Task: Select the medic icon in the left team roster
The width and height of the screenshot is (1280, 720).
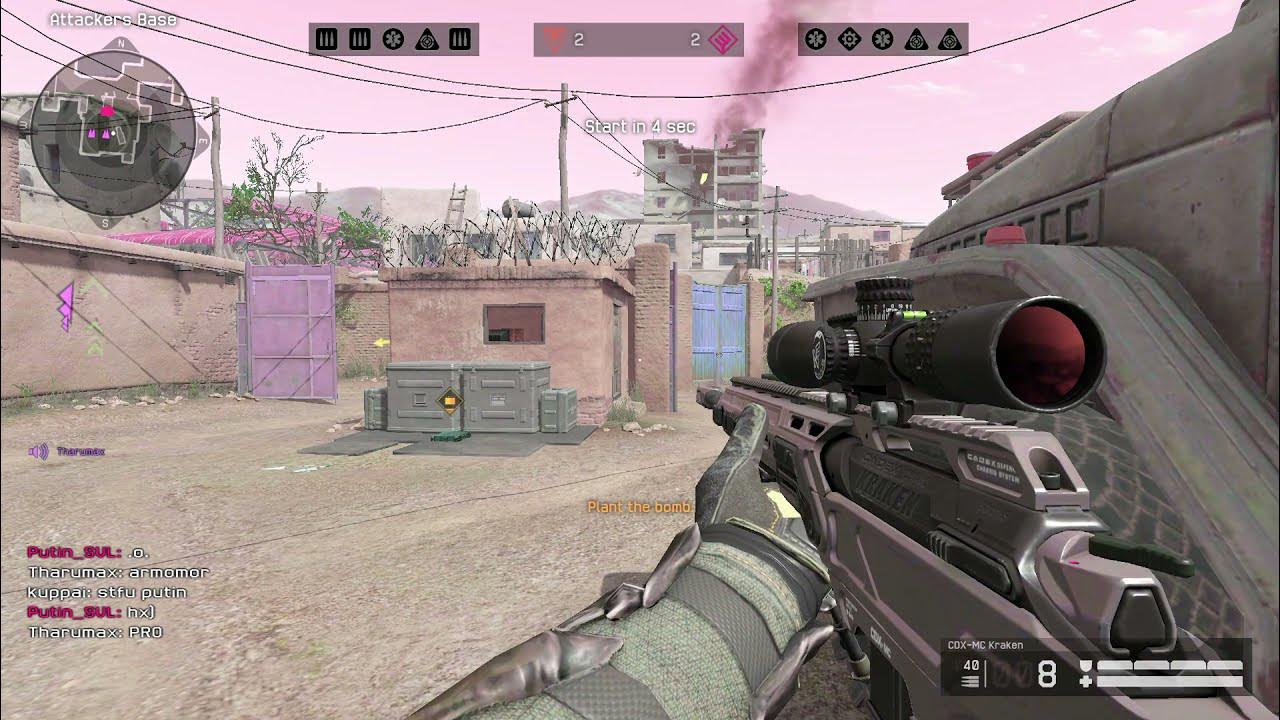Action: pos(393,40)
